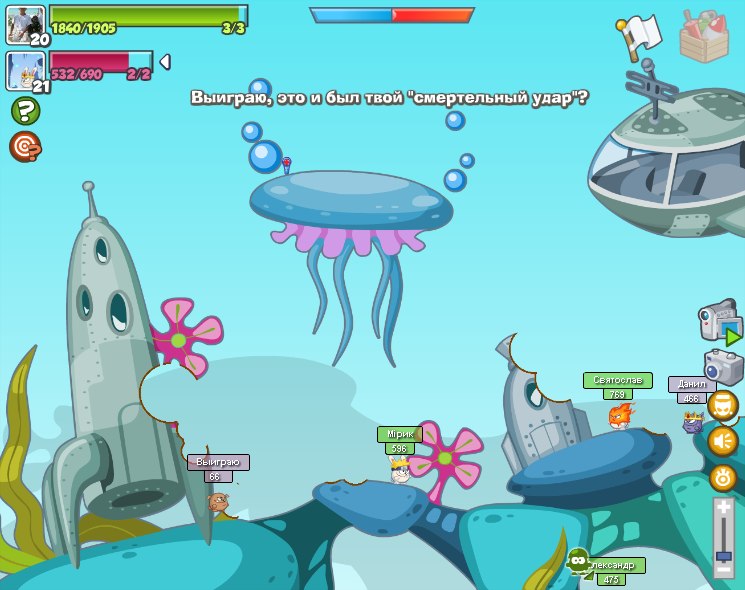The height and width of the screenshot is (590, 745).
Task: Zoom out with the minus button
Action: coord(724,568)
